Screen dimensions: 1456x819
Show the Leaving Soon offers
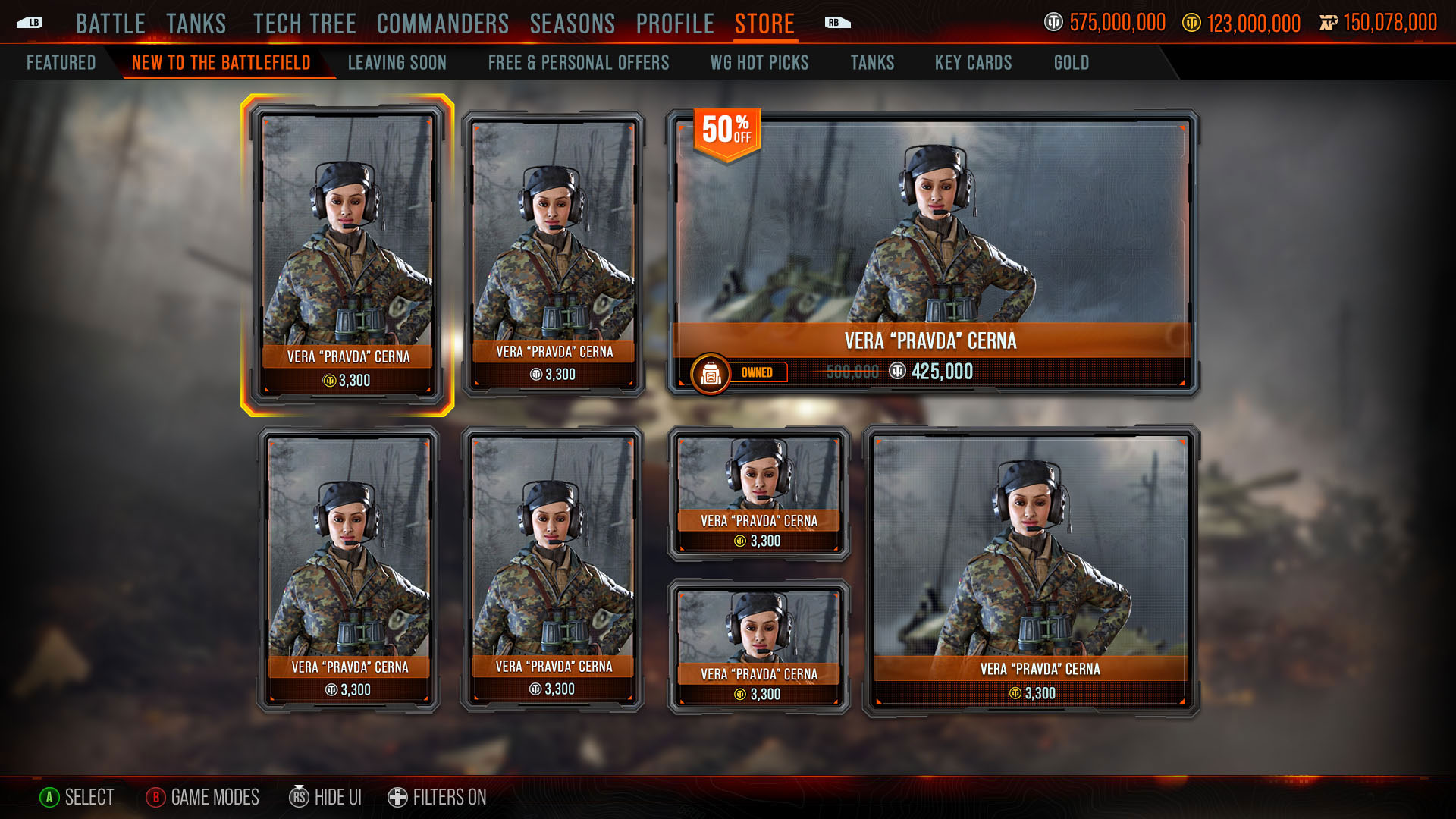point(397,63)
